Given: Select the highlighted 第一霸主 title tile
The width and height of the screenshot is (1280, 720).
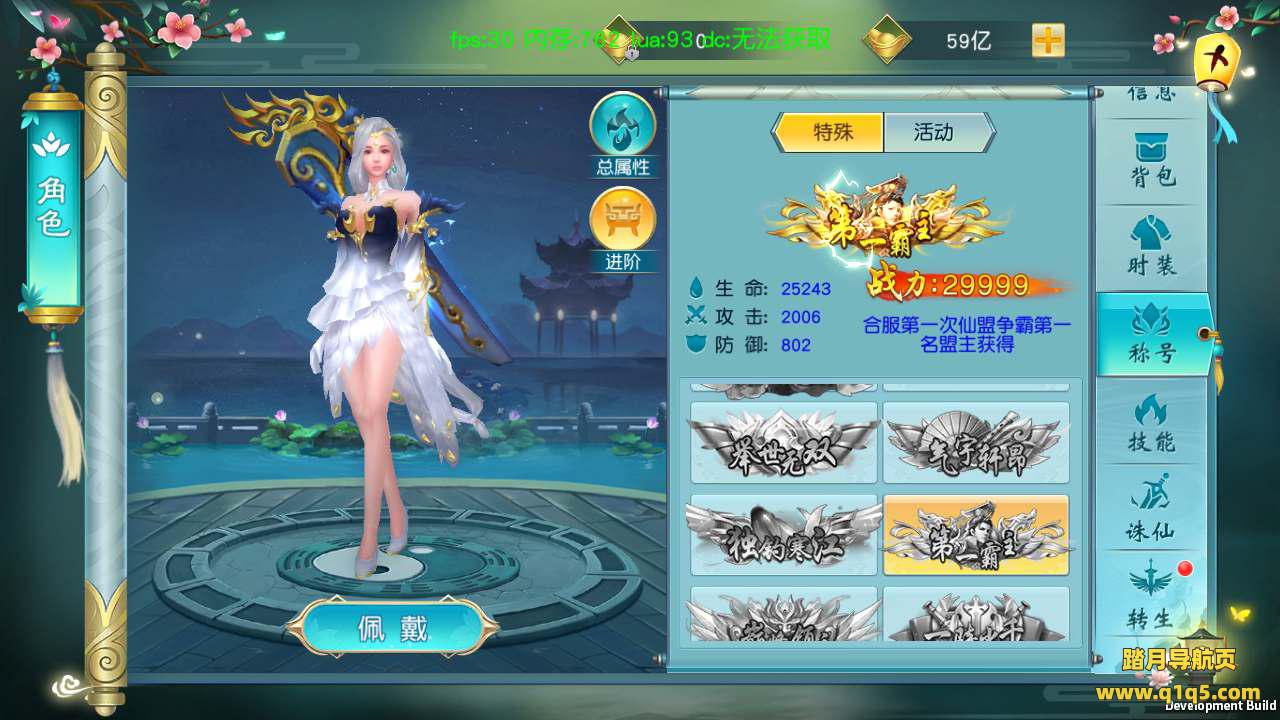Looking at the screenshot, I should tap(976, 535).
